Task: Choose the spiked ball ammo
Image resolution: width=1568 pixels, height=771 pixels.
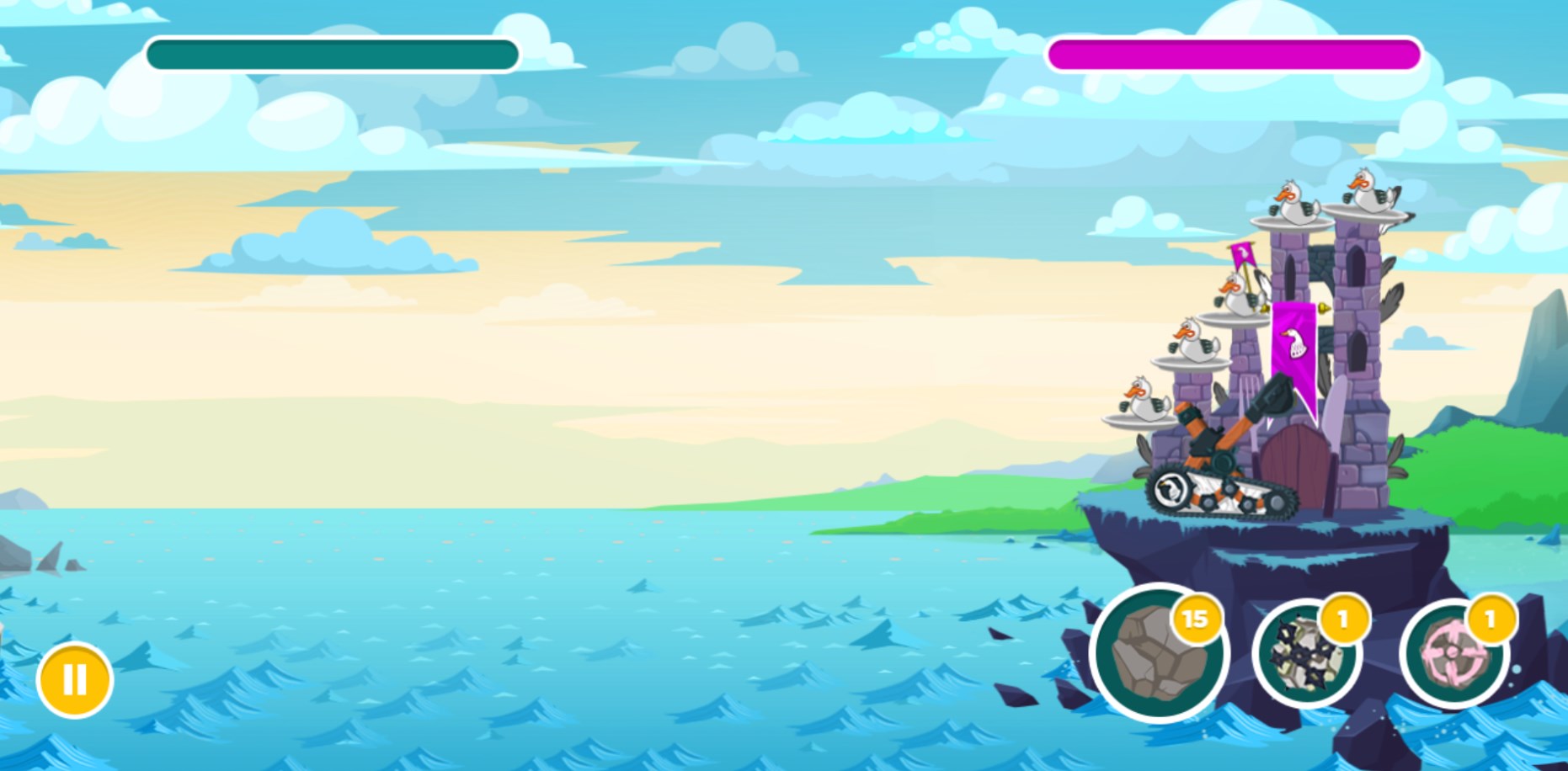Action: coord(1305,654)
